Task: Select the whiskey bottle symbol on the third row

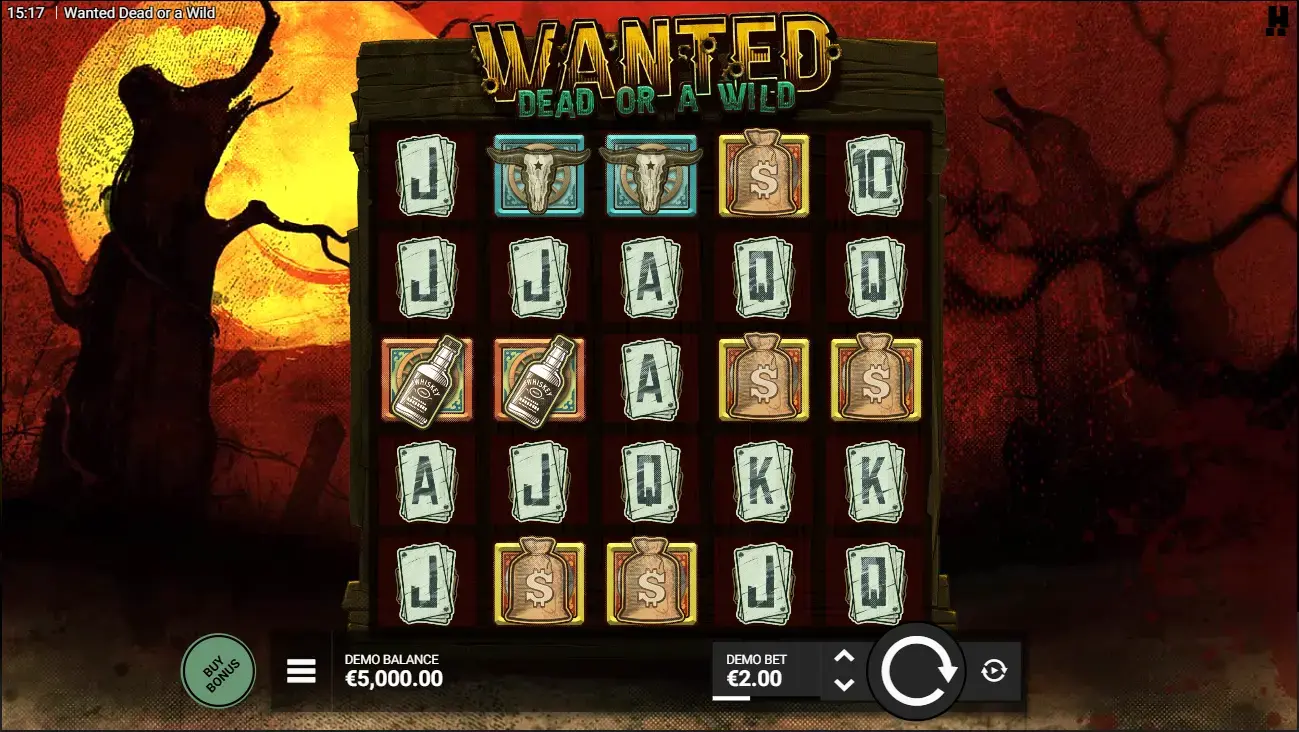Action: pyautogui.click(x=428, y=380)
